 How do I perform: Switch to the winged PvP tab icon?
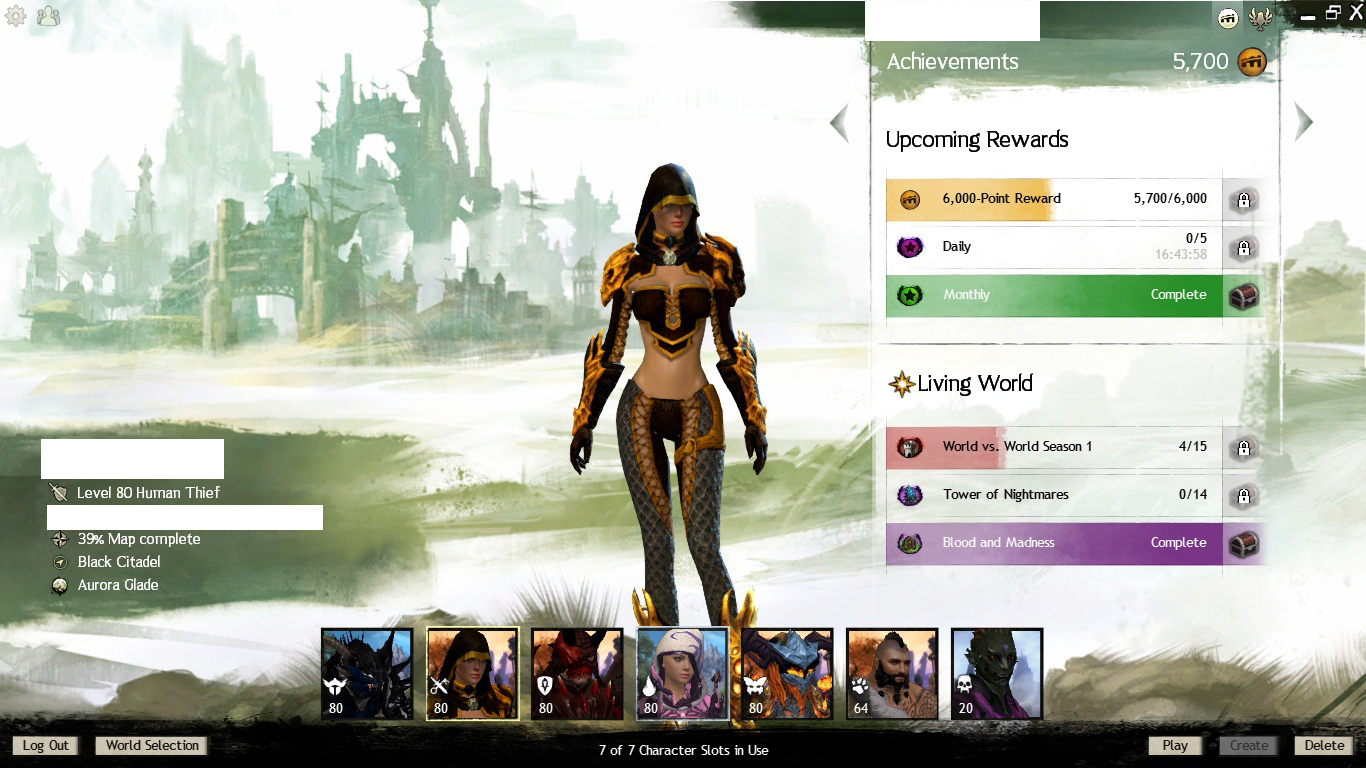click(1261, 17)
